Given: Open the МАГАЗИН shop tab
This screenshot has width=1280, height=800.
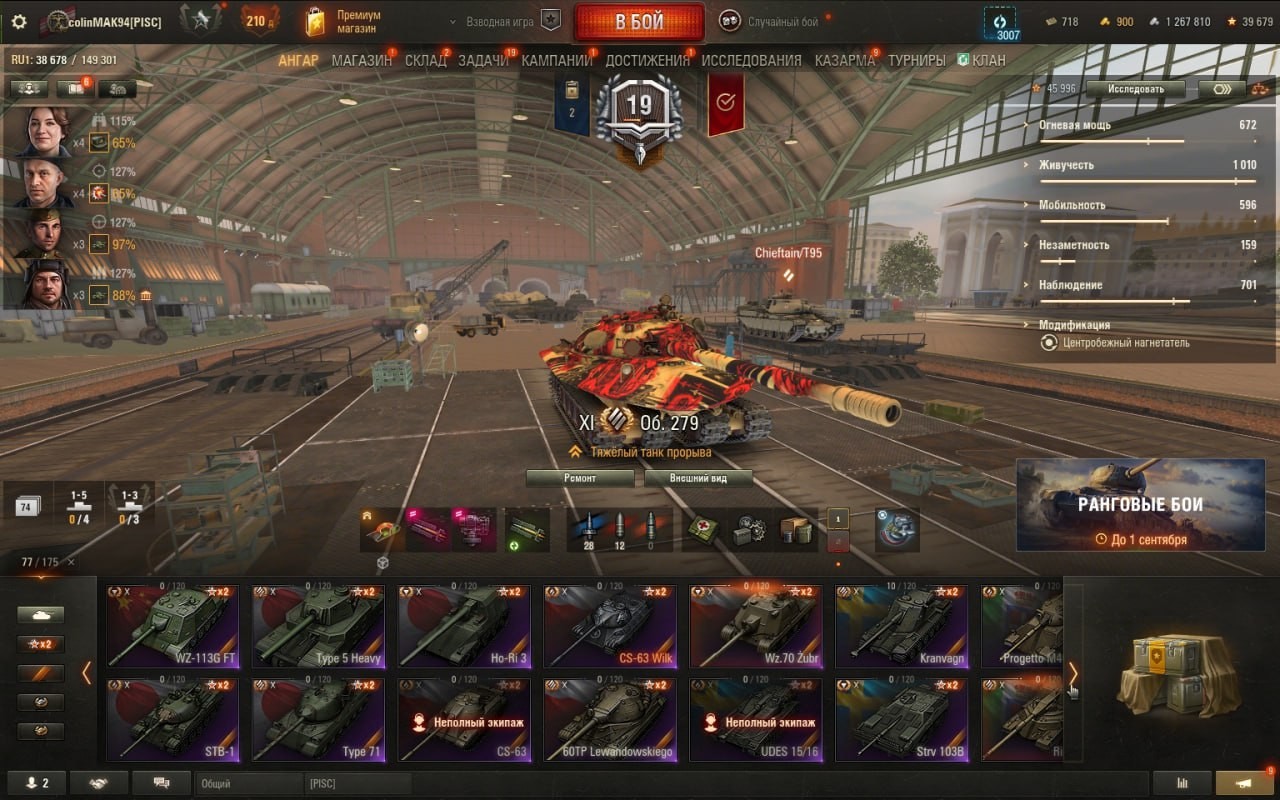Looking at the screenshot, I should coord(361,60).
